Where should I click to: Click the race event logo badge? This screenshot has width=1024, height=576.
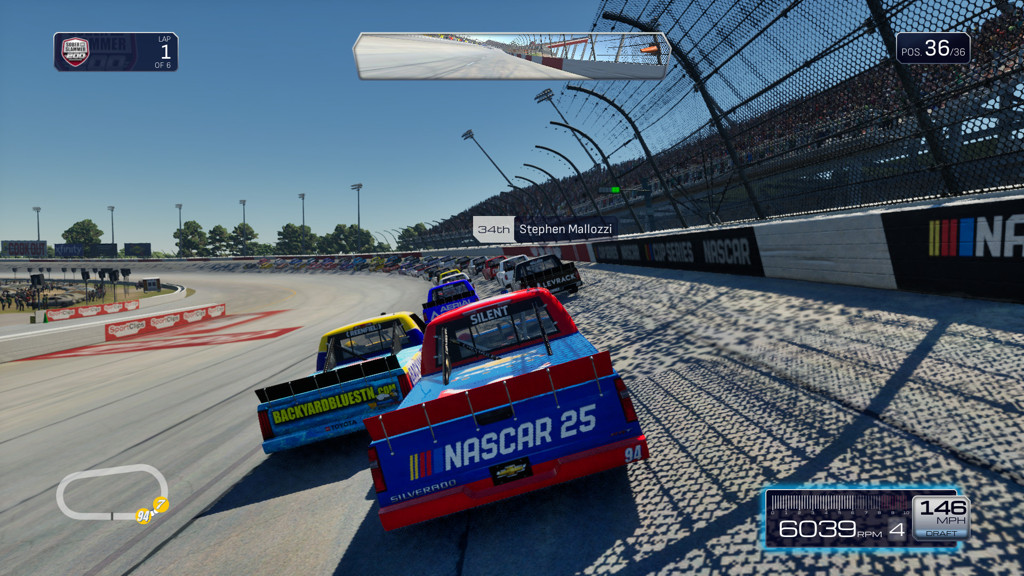75,51
